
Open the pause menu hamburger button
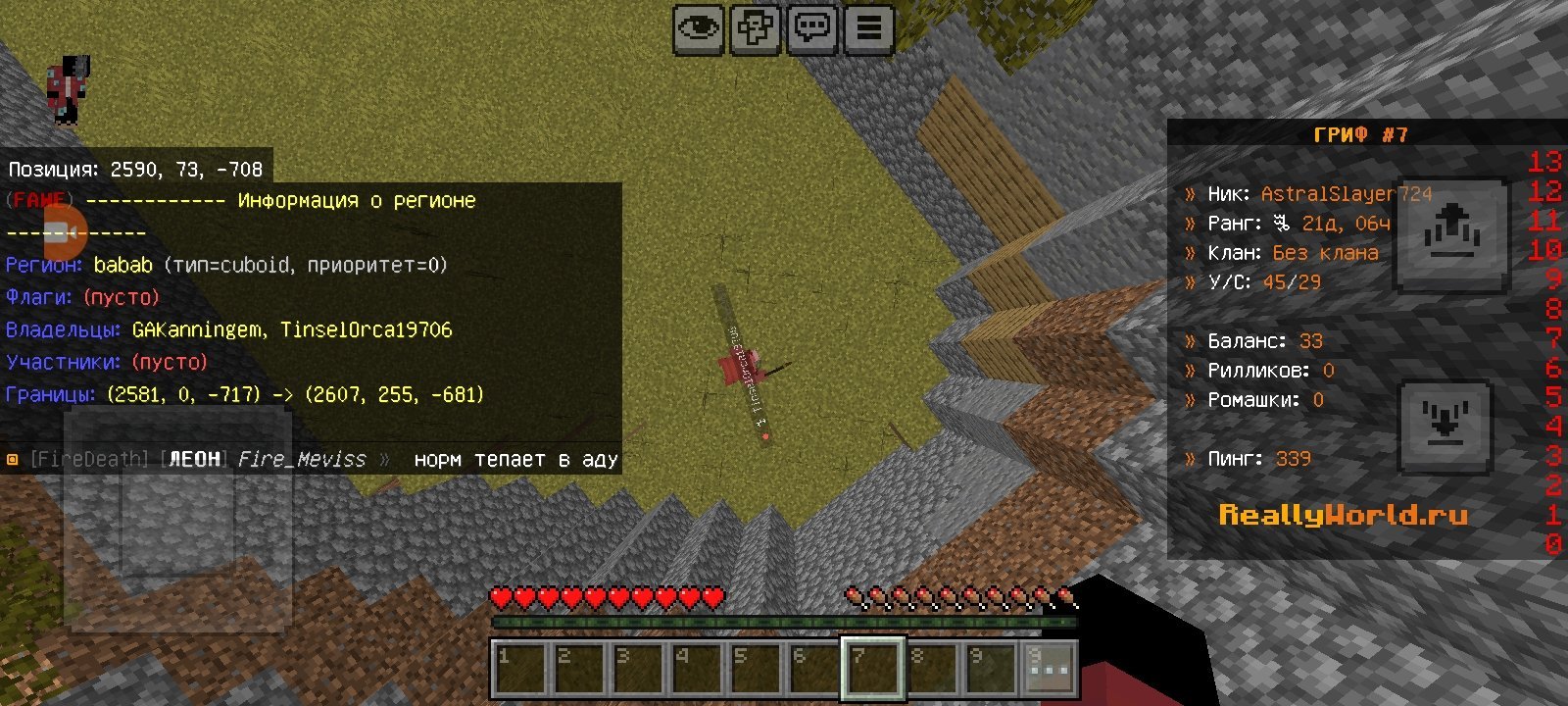pos(869,29)
